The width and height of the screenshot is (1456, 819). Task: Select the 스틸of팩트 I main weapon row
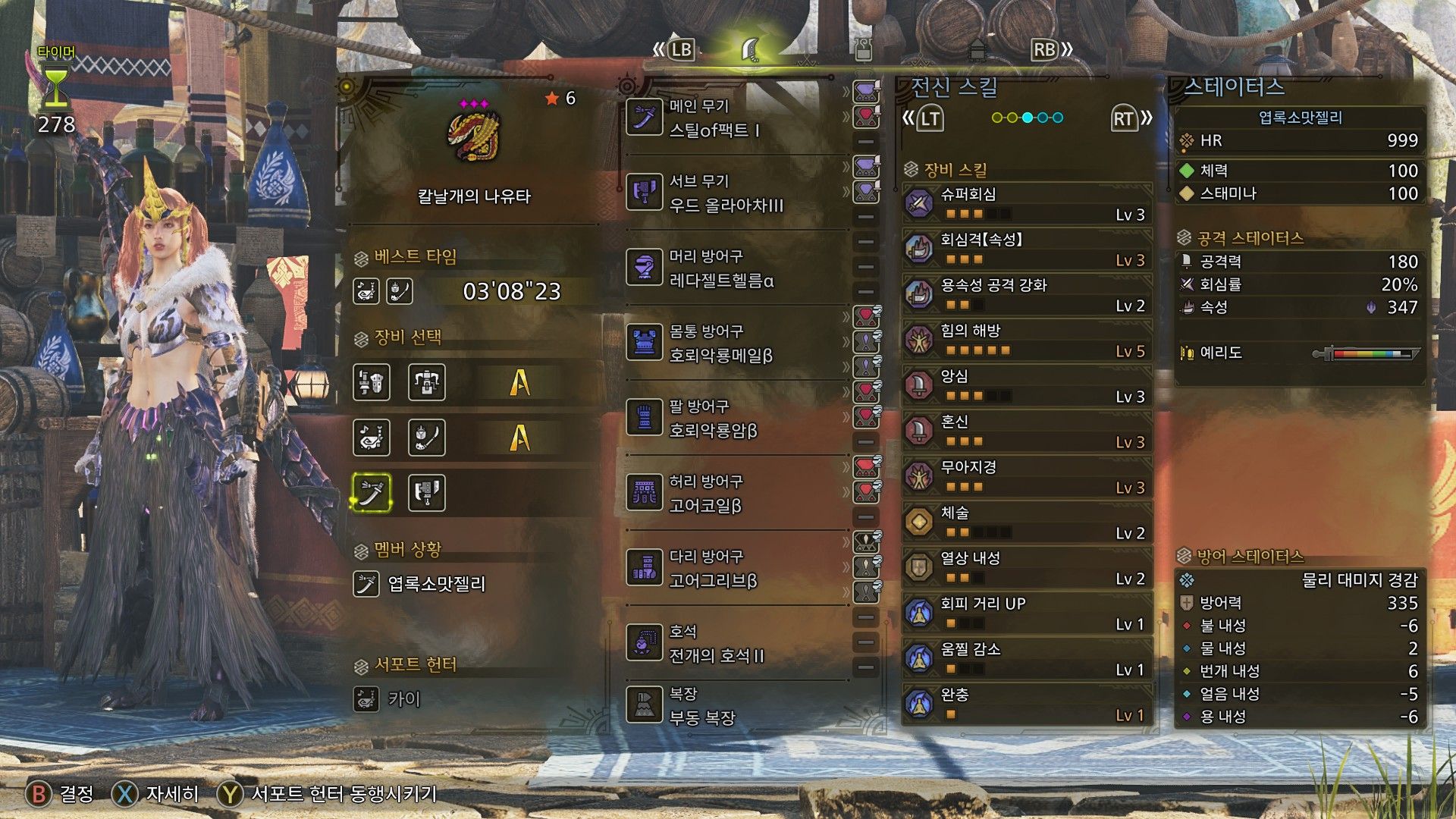[x=728, y=119]
